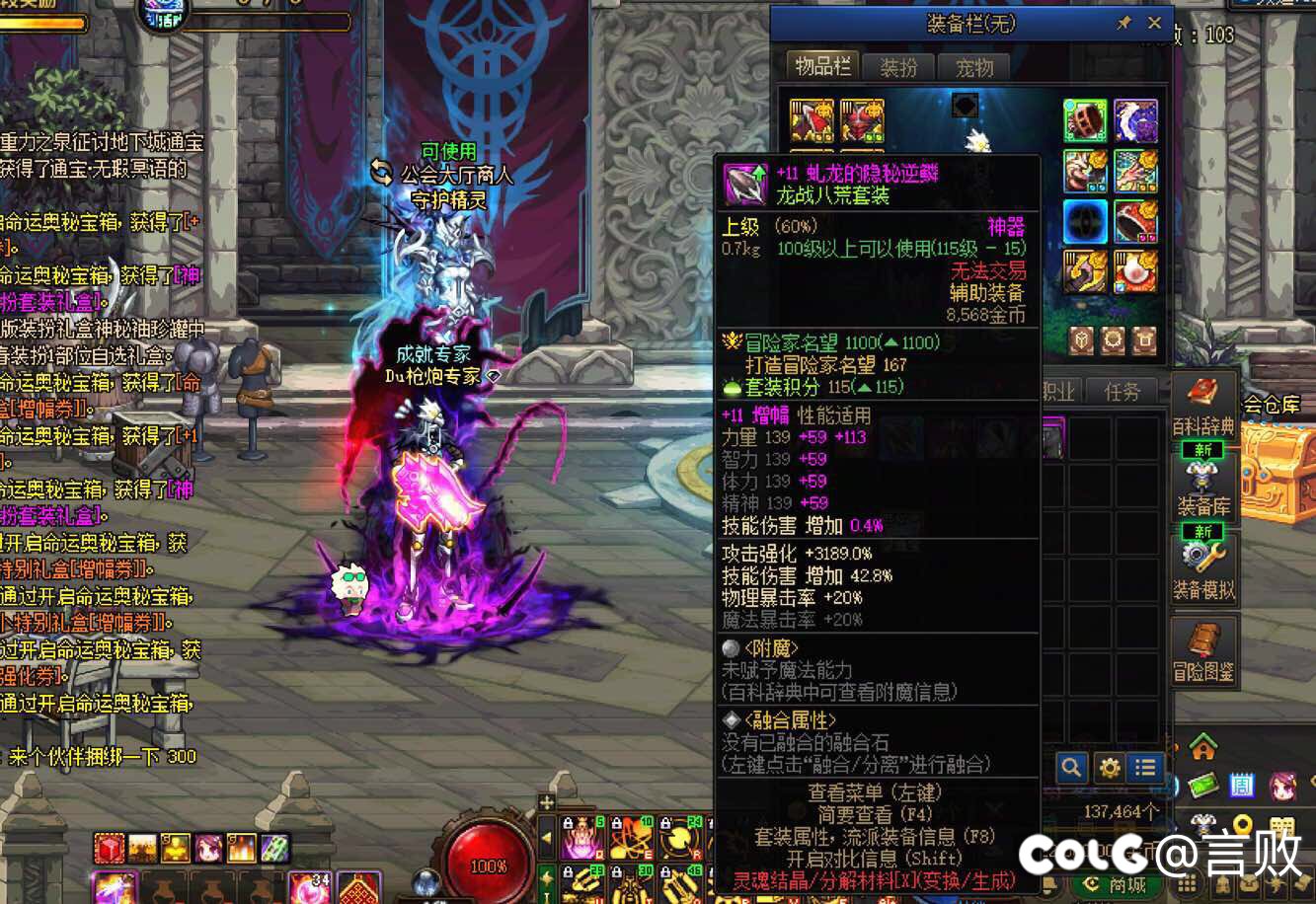Open the 百科辞典 encyclopedia
The height and width of the screenshot is (904, 1316).
(1203, 407)
